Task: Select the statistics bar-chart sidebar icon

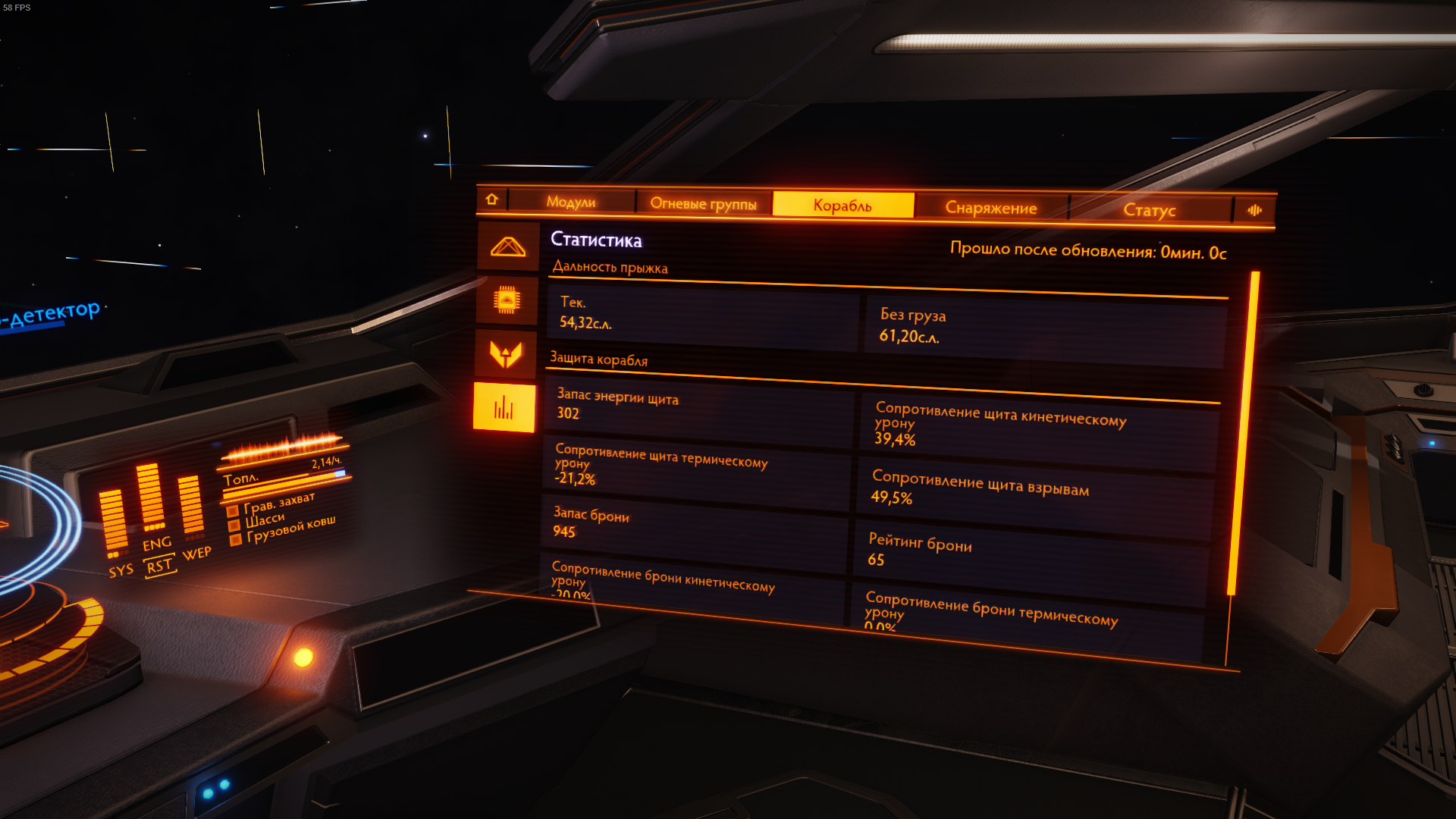Action: 504,408
